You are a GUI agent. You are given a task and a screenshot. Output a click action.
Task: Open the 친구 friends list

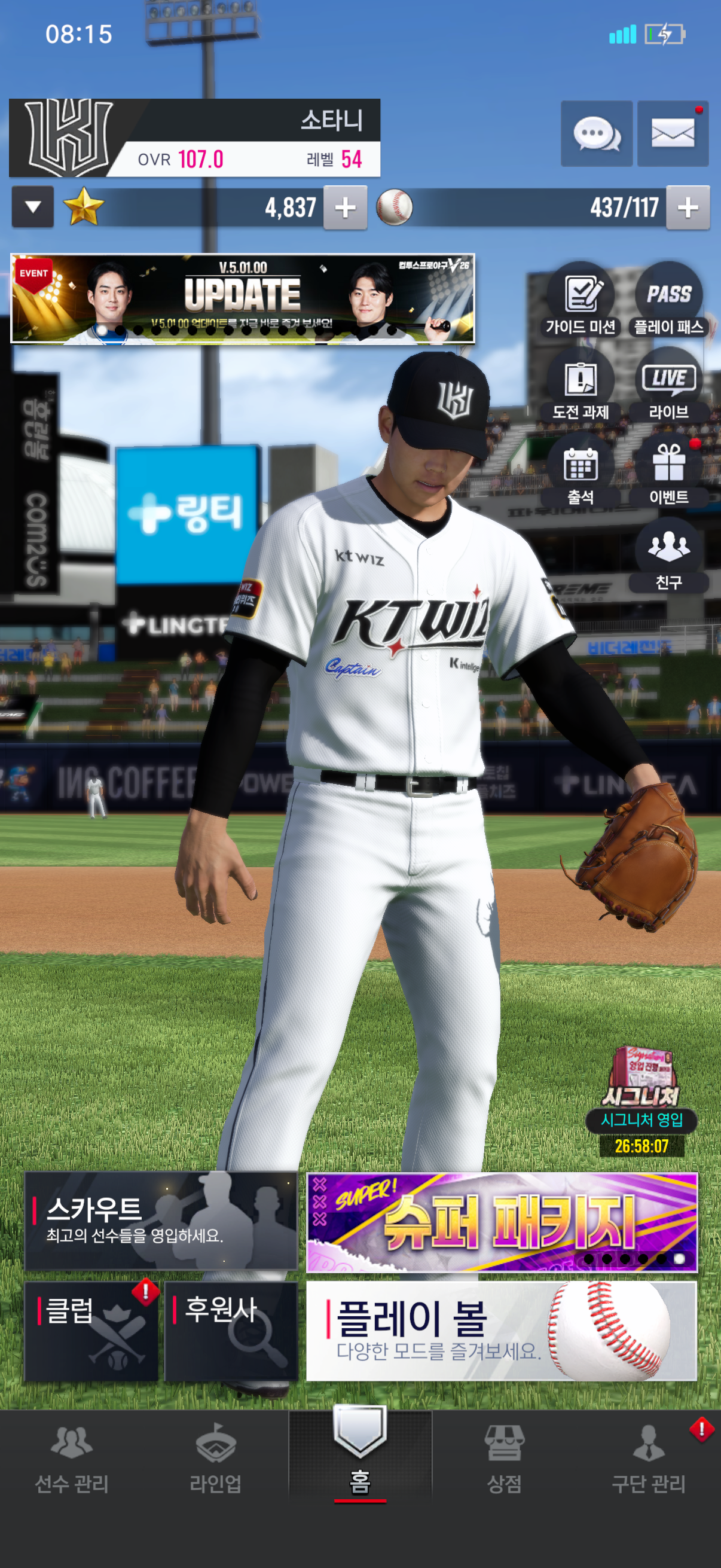tap(668, 554)
